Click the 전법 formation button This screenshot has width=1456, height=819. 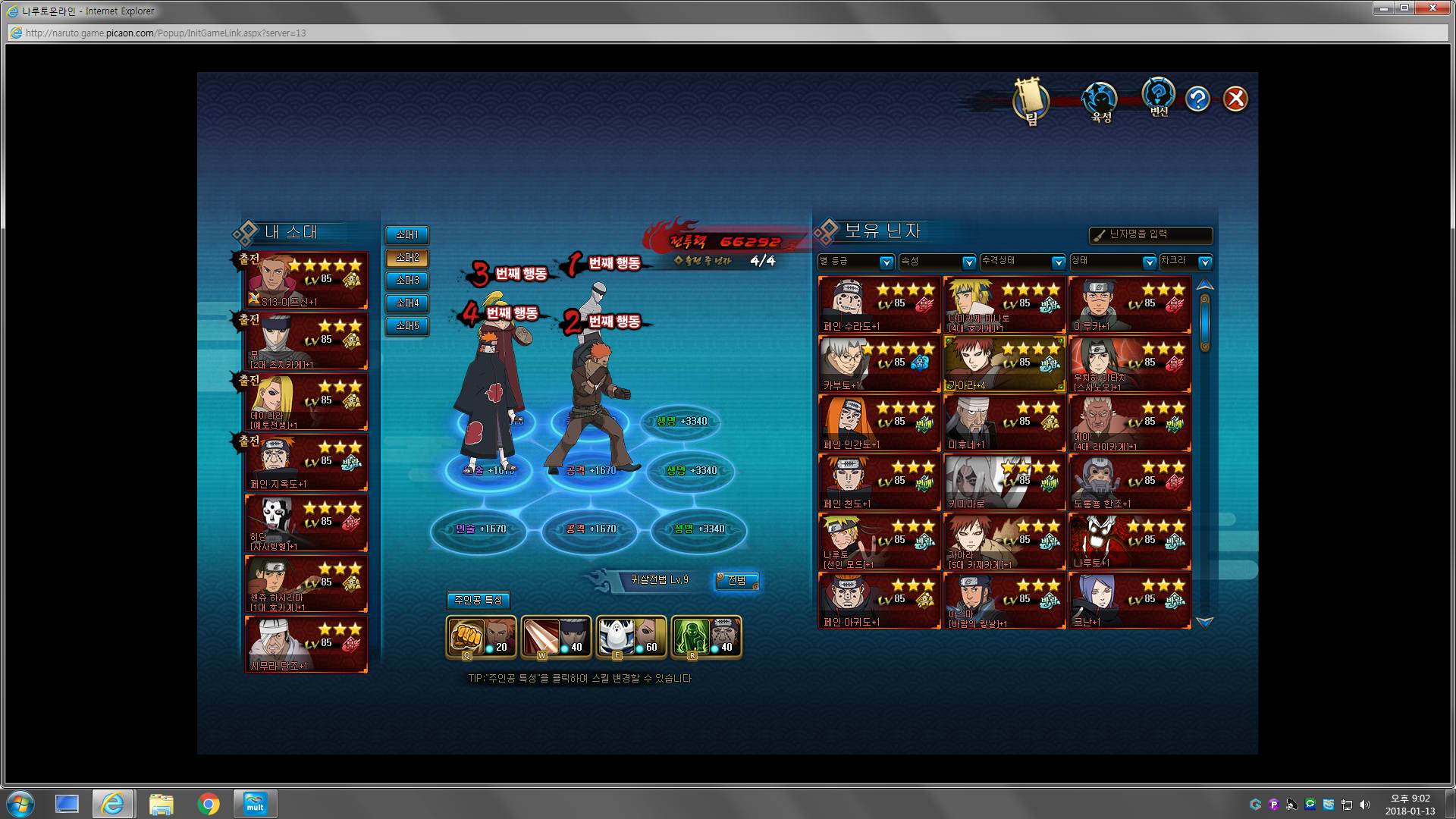tap(737, 581)
